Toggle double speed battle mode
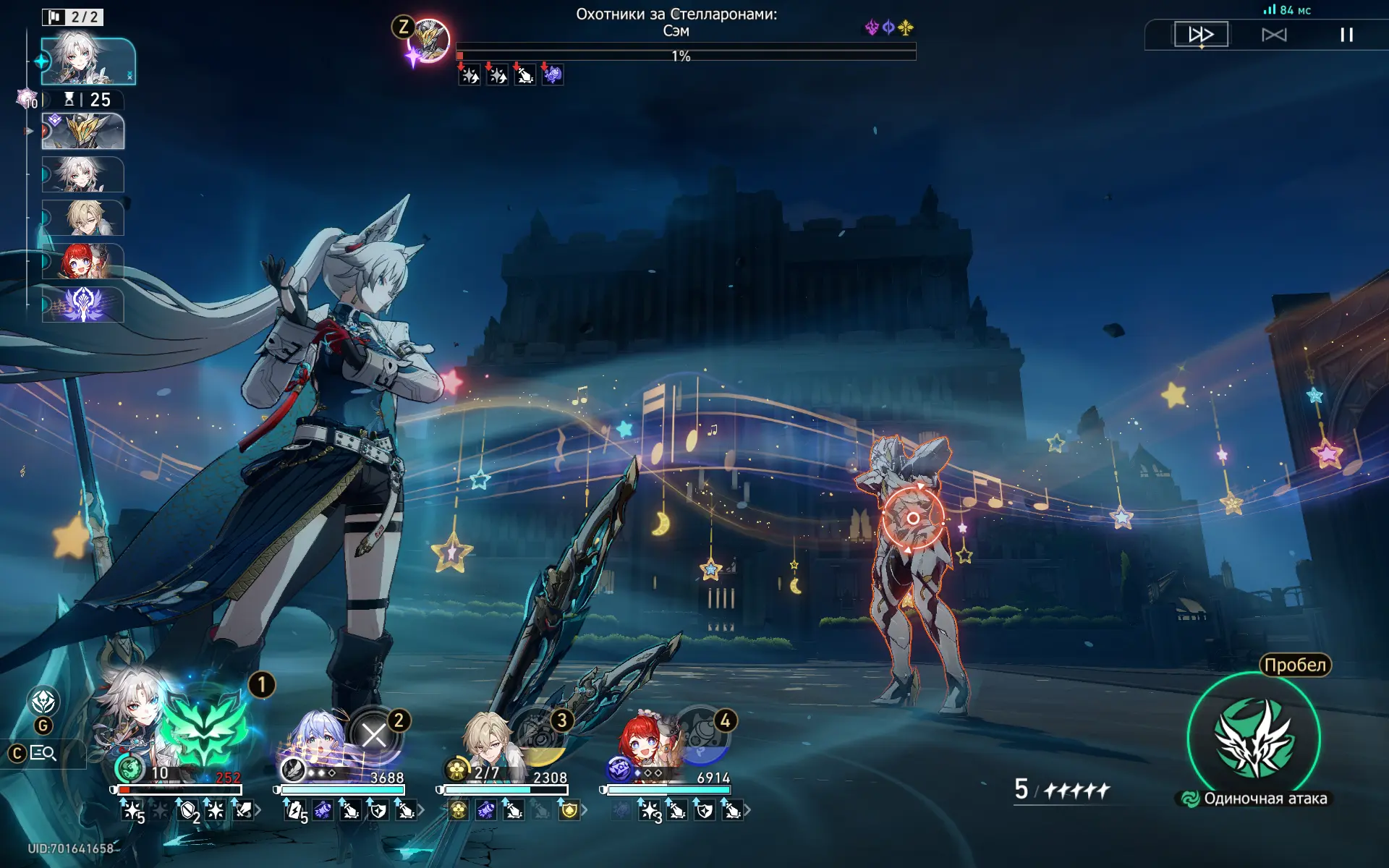1389x868 pixels. coord(1201,34)
